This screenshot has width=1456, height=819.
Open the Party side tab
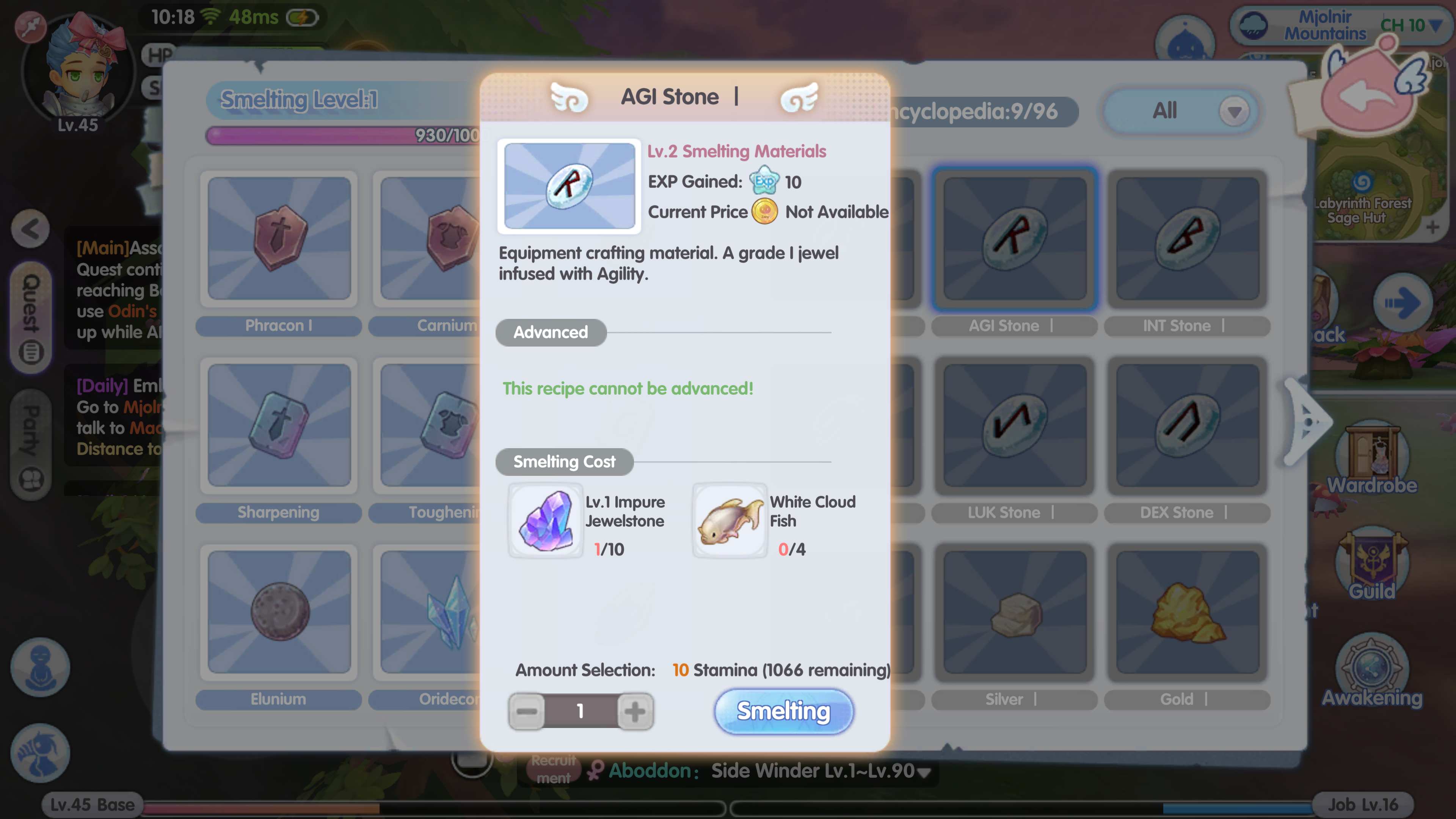pyautogui.click(x=31, y=444)
